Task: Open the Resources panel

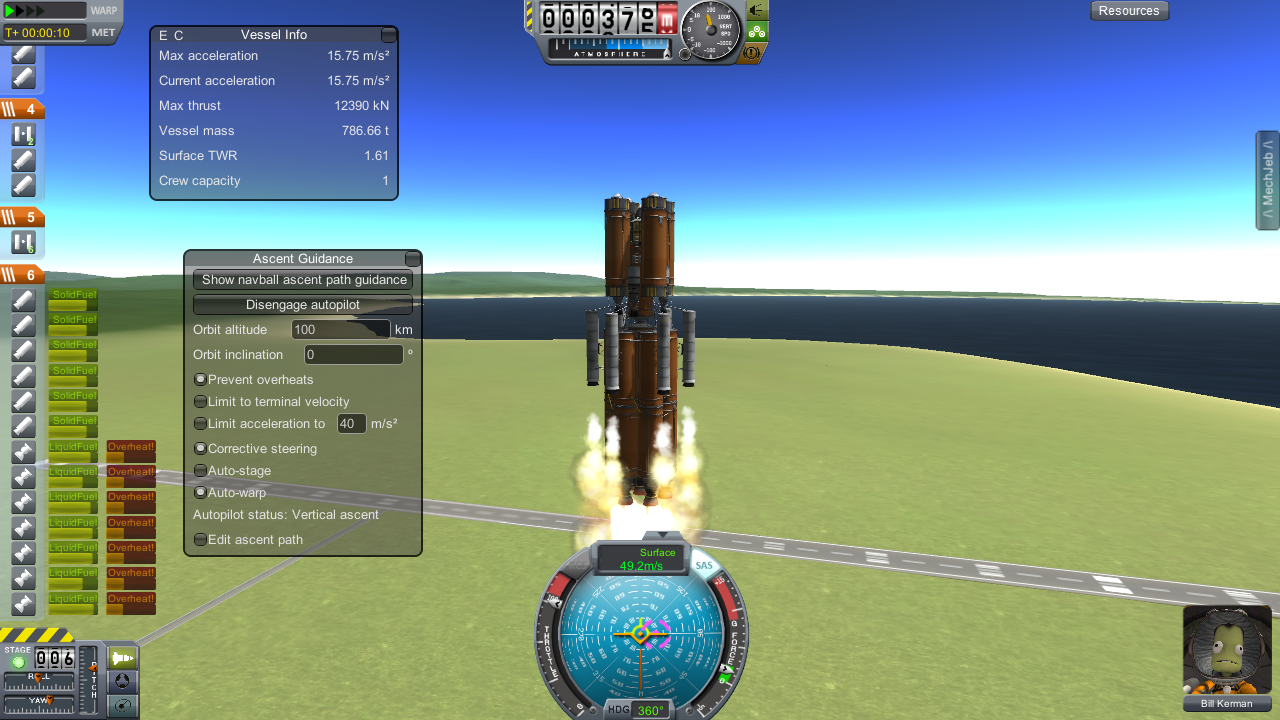Action: (1129, 11)
